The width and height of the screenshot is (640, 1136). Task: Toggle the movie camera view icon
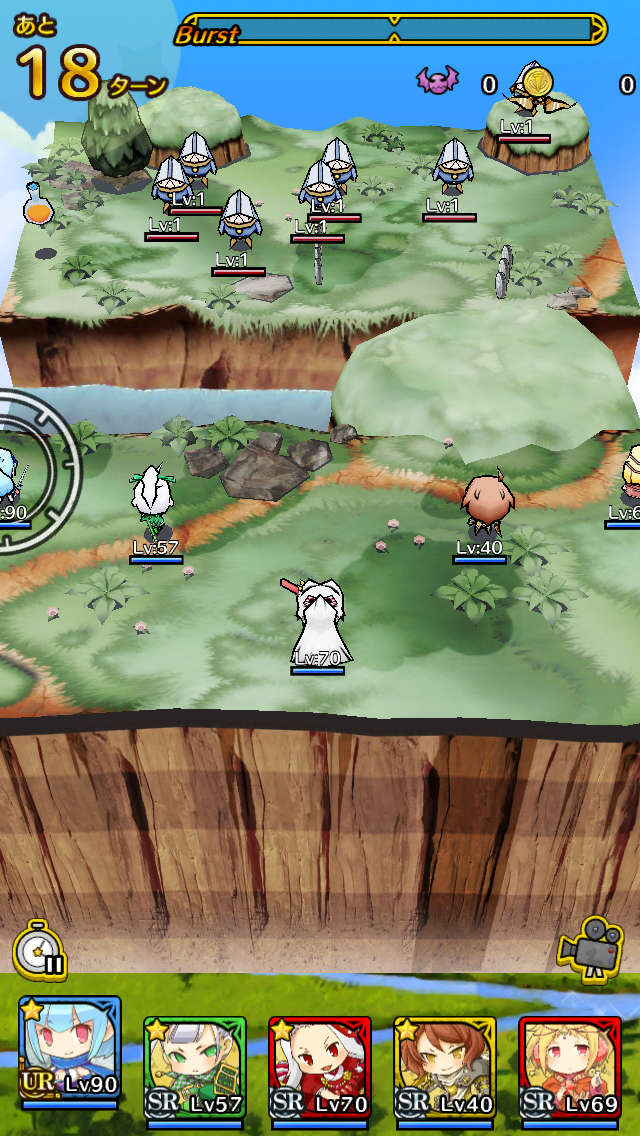point(591,945)
